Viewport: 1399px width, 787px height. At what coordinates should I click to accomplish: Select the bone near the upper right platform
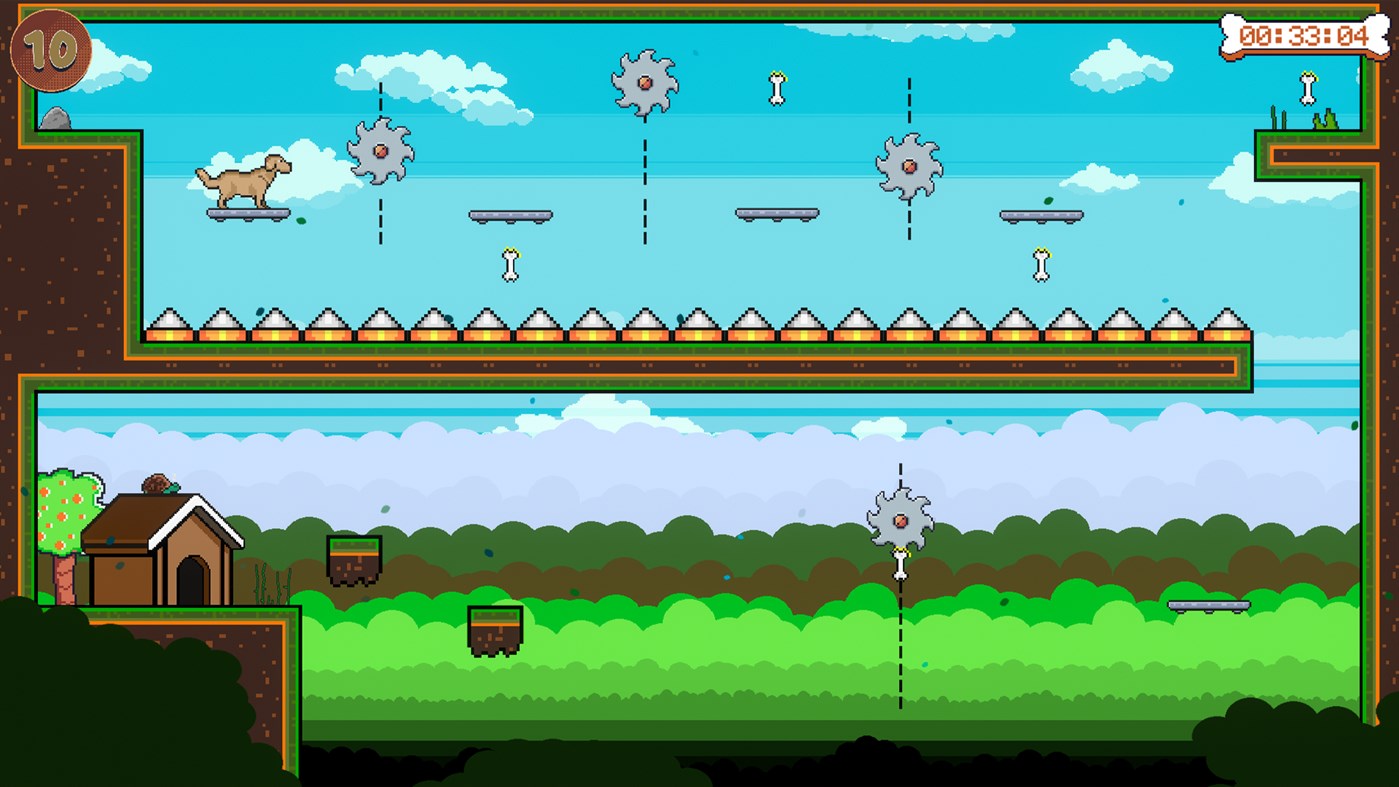click(x=1040, y=262)
